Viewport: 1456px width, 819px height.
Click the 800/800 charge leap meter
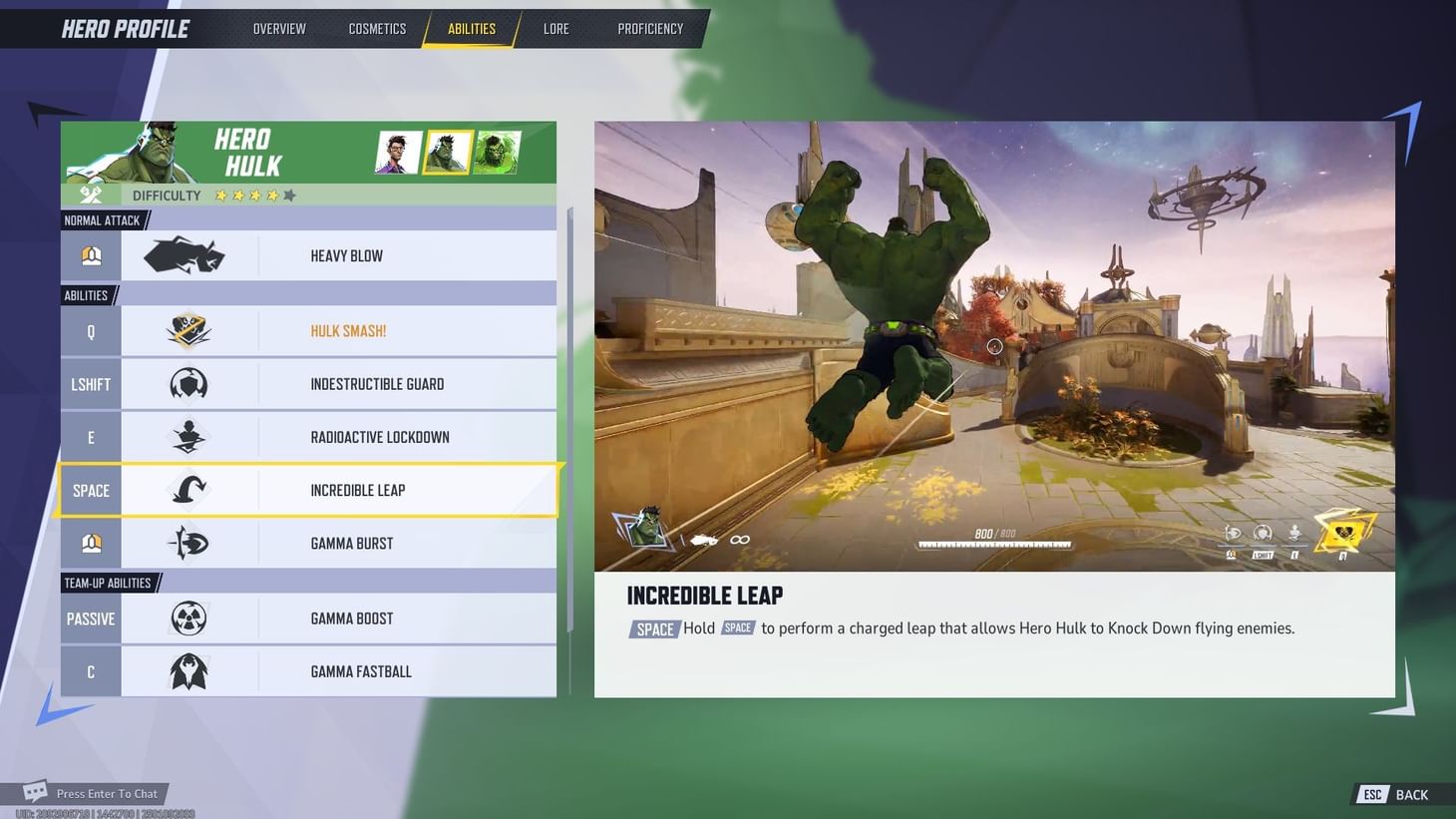[993, 539]
